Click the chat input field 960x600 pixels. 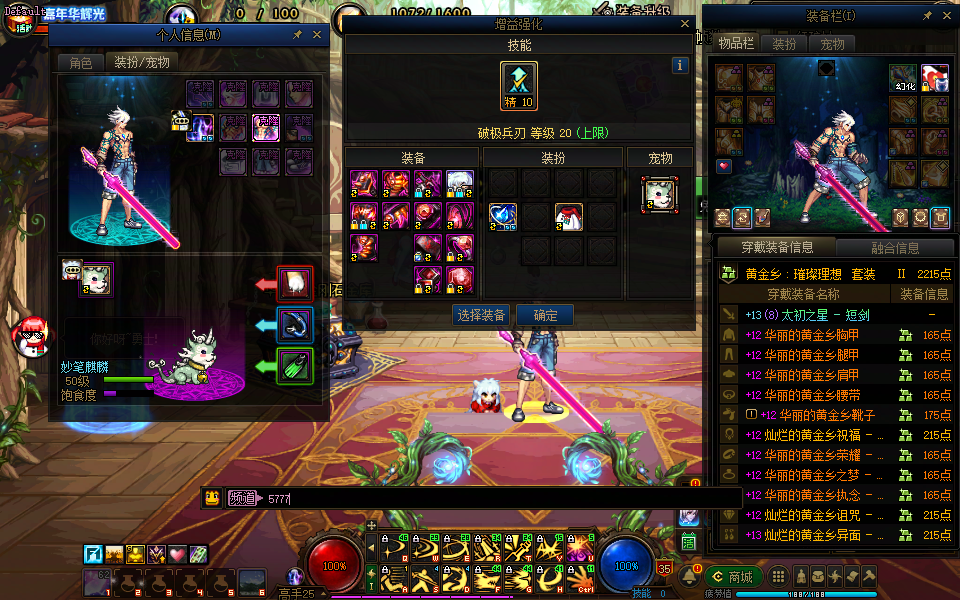pos(500,497)
